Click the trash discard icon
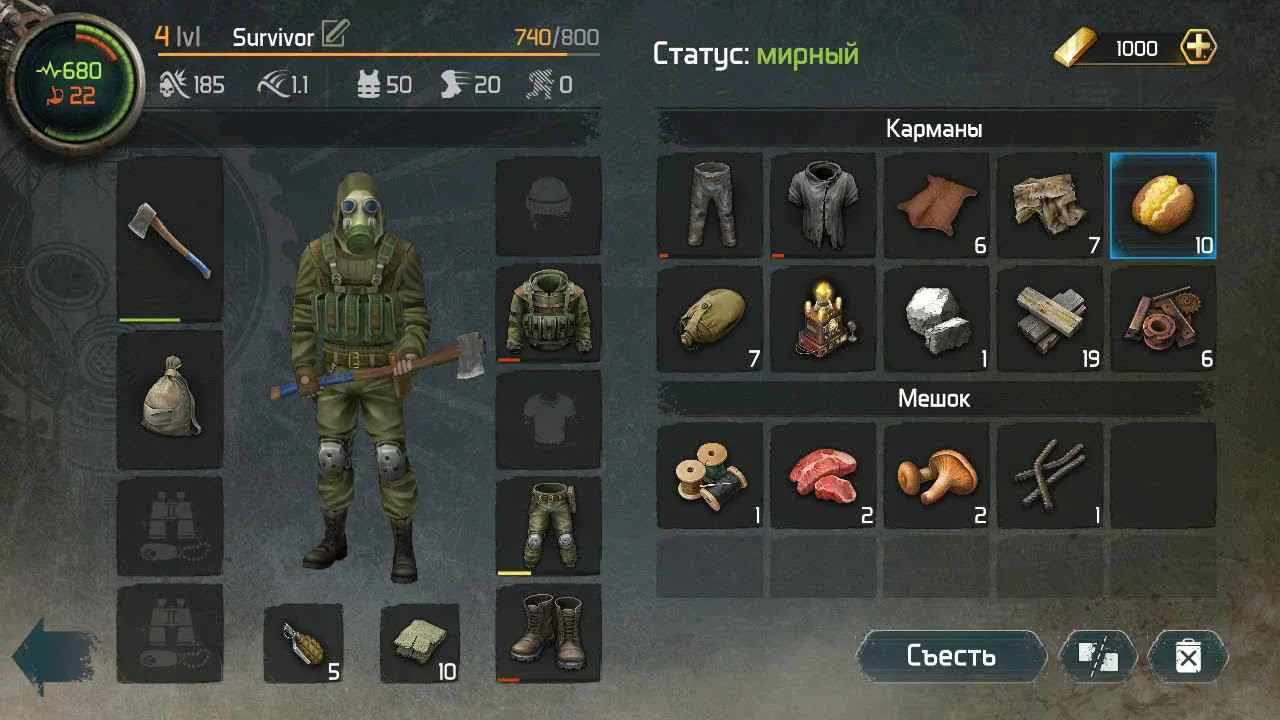This screenshot has width=1280, height=720. click(x=1189, y=657)
